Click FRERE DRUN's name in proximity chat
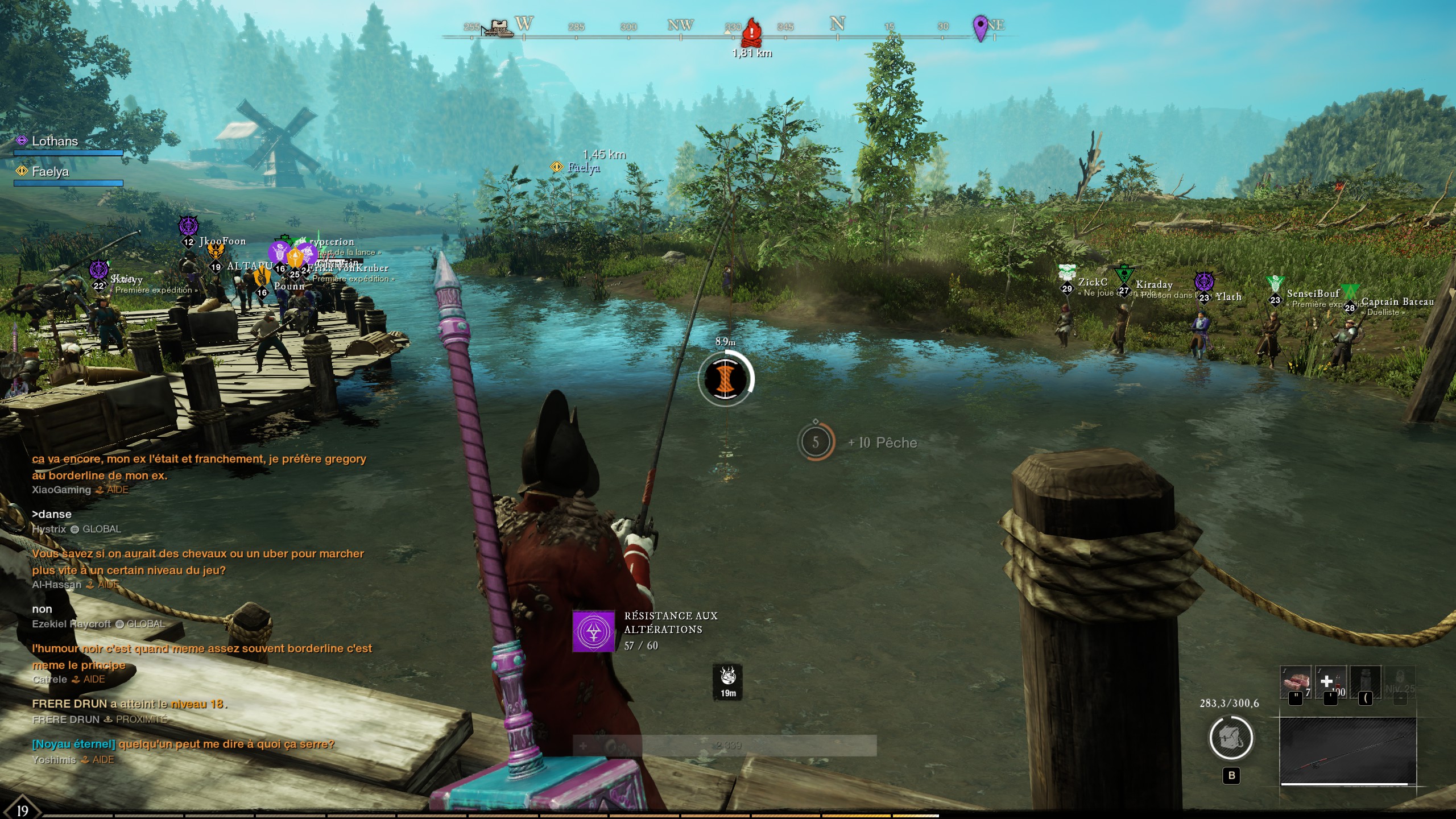This screenshot has height=819, width=1456. click(66, 719)
